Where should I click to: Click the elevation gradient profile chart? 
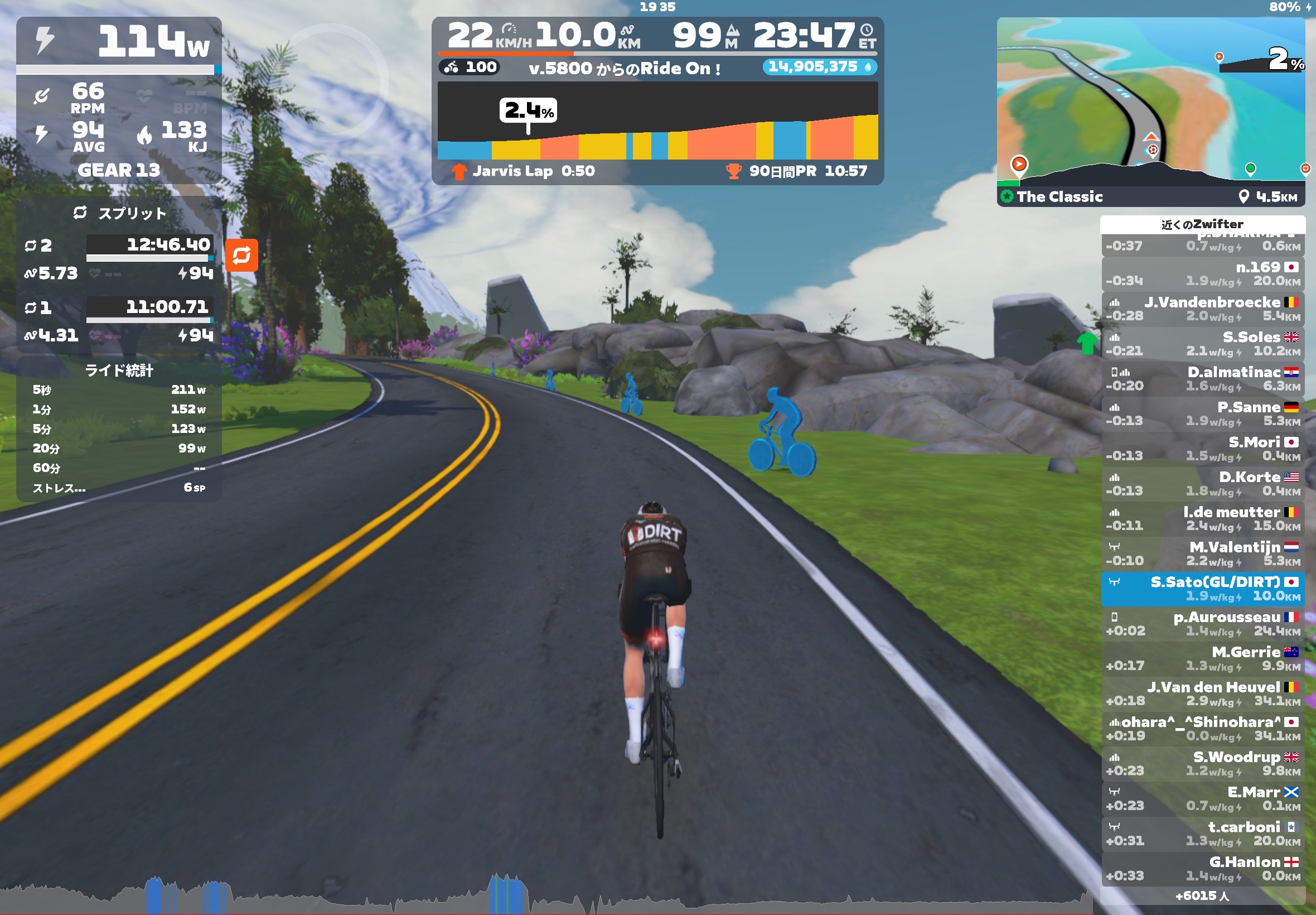[657, 121]
